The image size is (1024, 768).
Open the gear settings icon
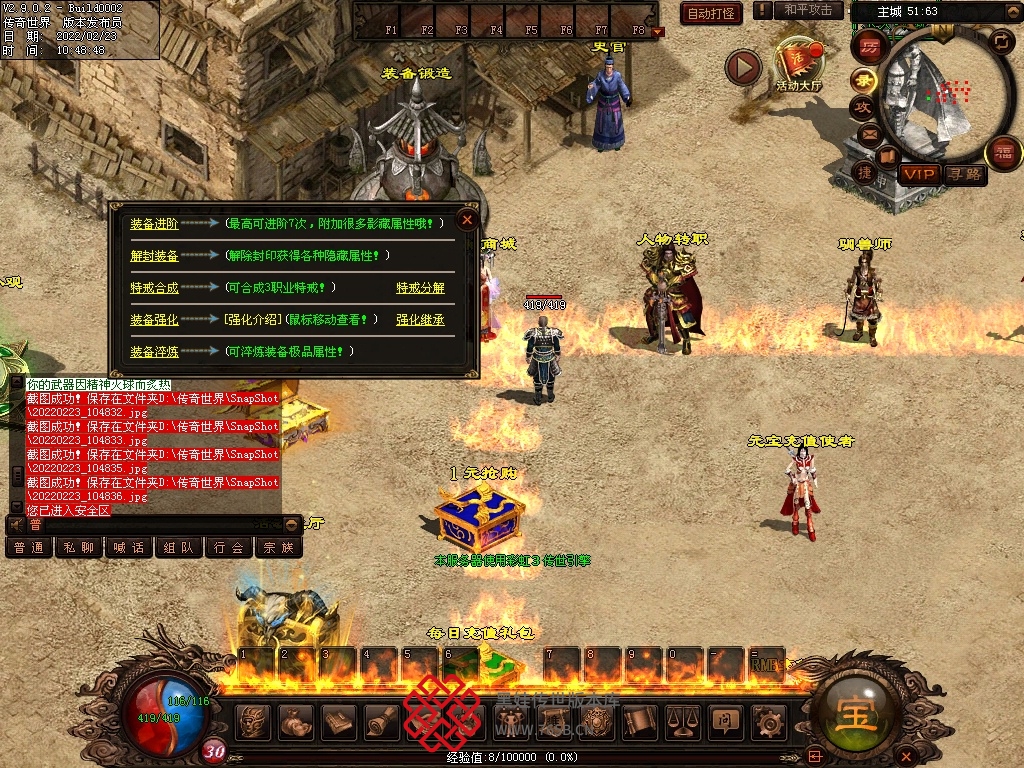(x=767, y=720)
